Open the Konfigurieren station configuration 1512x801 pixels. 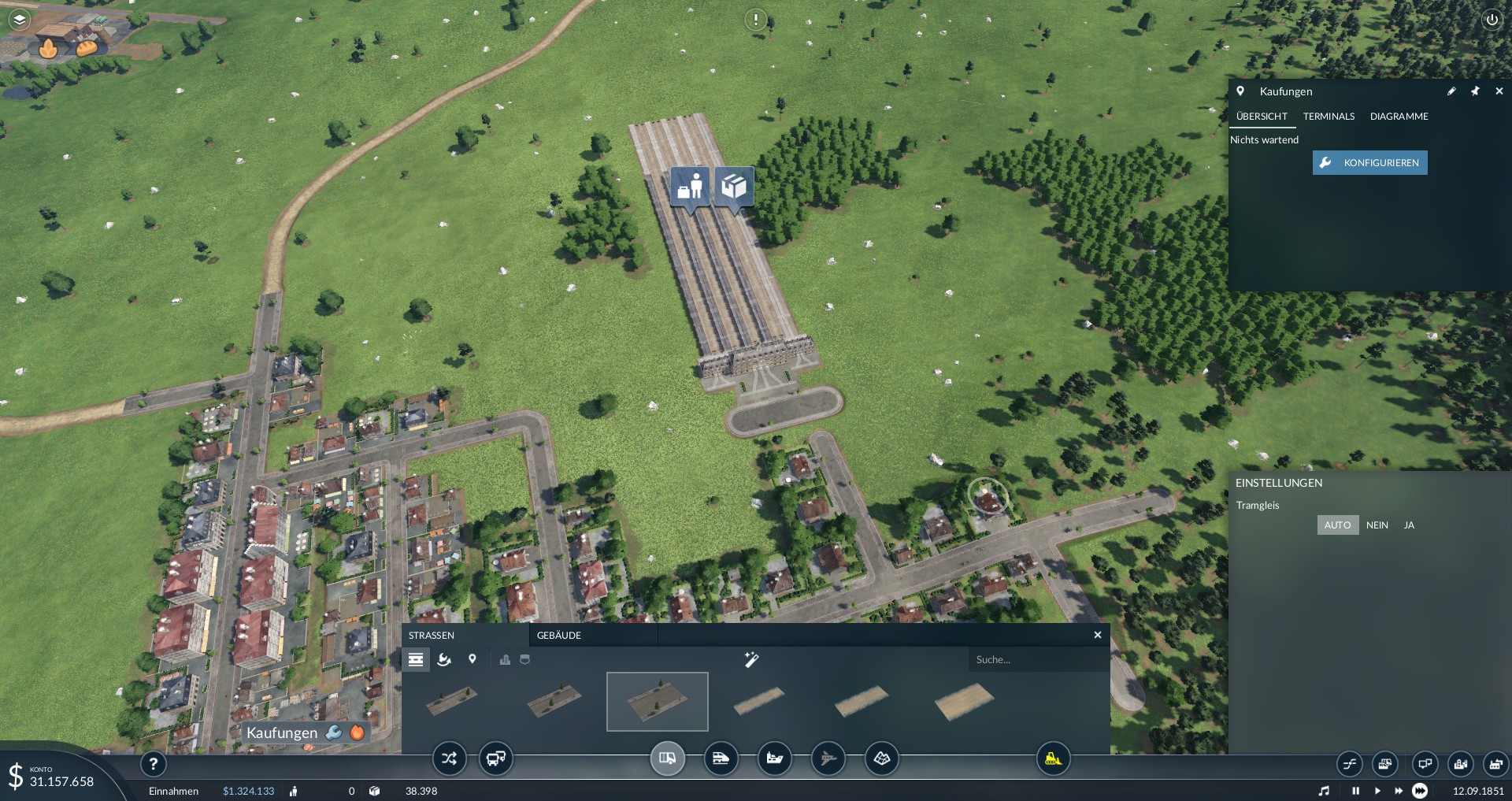pyautogui.click(x=1369, y=163)
